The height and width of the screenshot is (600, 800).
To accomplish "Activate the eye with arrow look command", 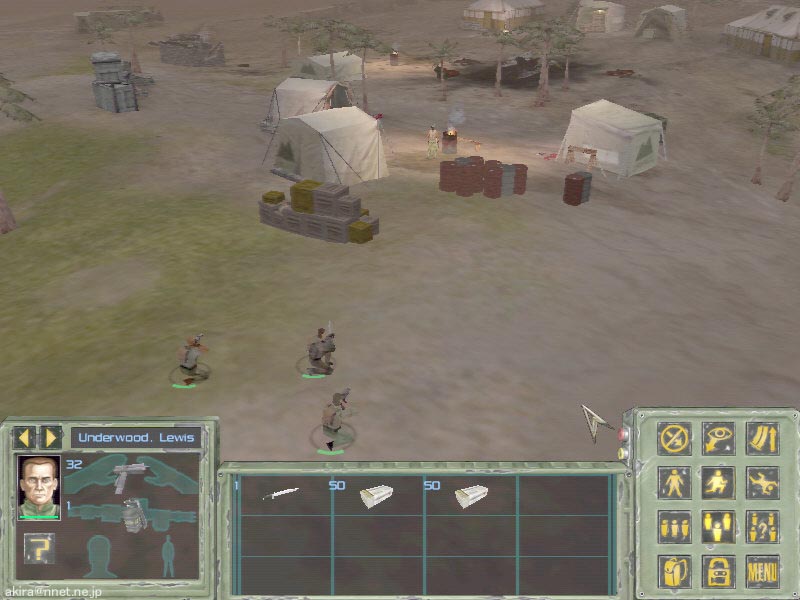I will click(718, 438).
